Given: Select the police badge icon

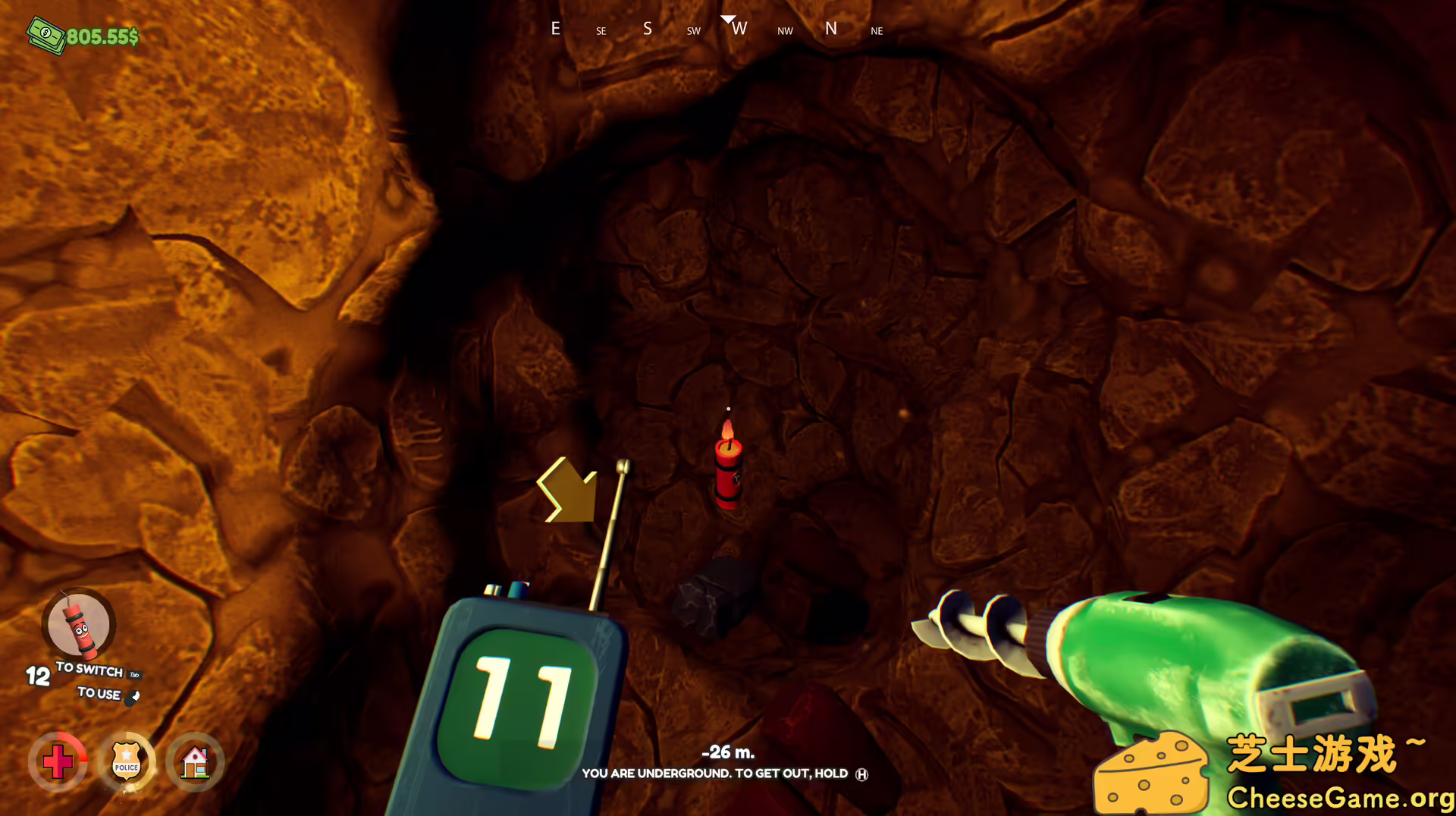Looking at the screenshot, I should pos(127,761).
